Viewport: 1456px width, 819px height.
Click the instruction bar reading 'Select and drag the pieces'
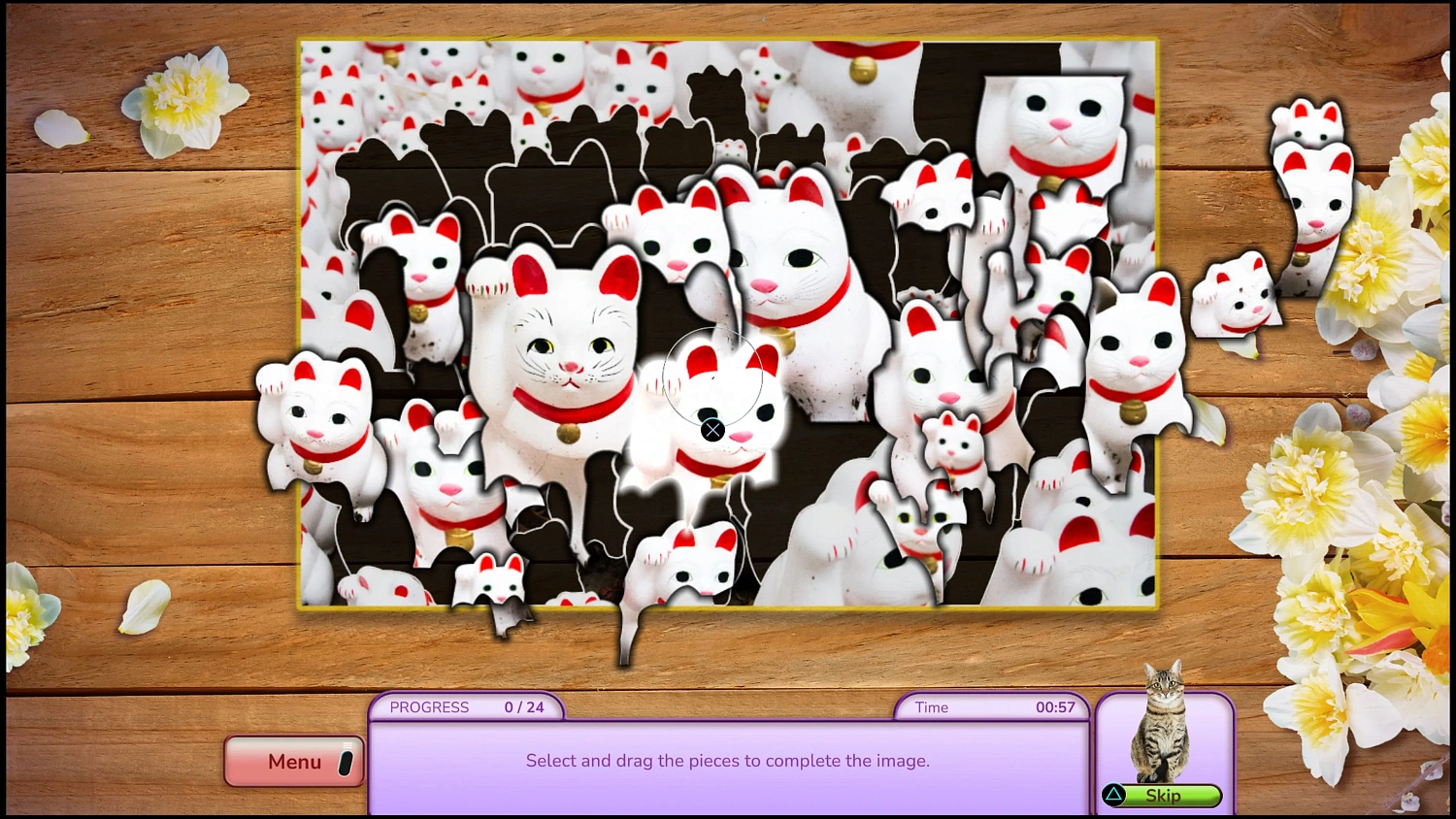click(728, 761)
